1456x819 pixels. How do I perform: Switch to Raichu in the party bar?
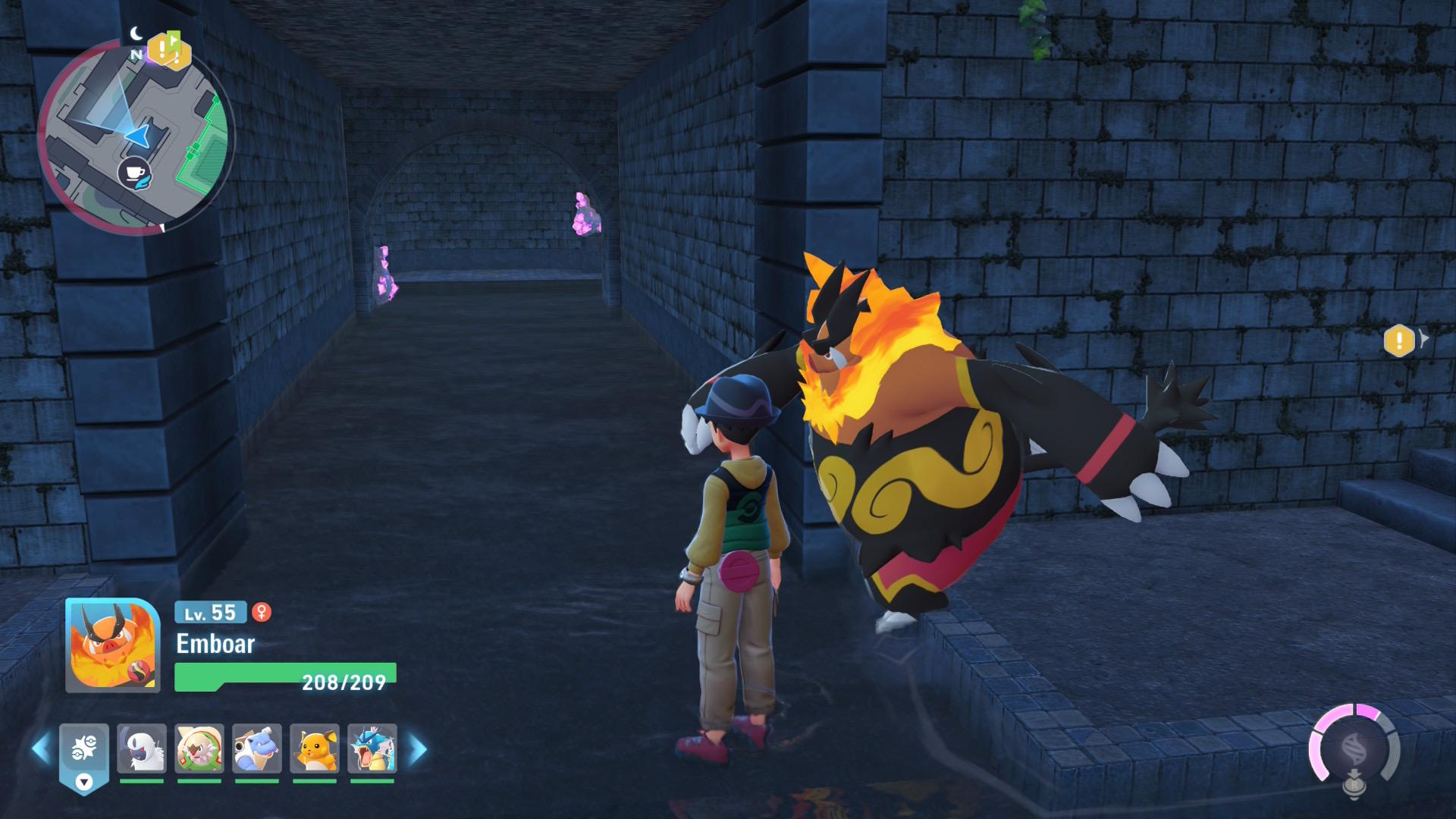[315, 749]
